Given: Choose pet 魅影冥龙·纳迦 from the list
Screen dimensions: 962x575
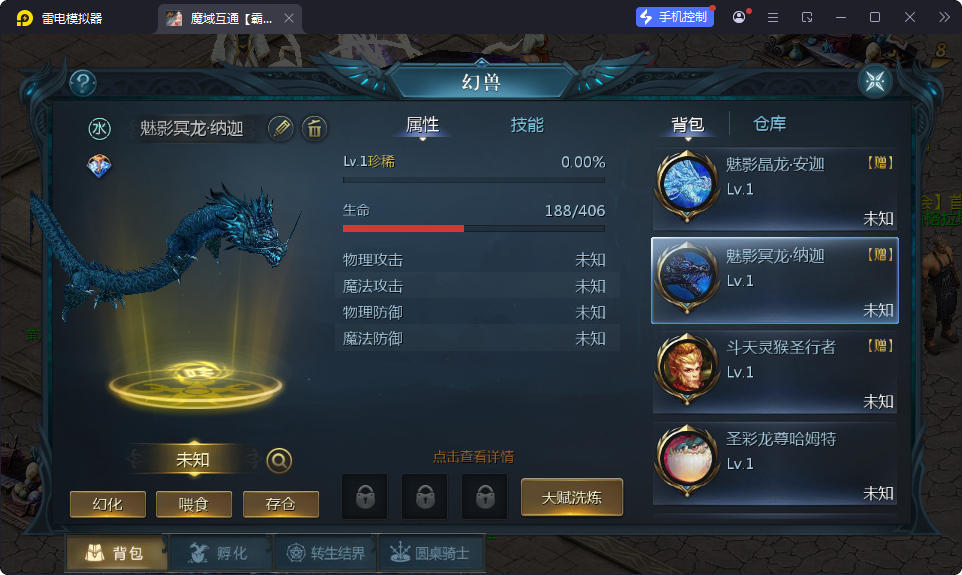Looking at the screenshot, I should pyautogui.click(x=775, y=281).
